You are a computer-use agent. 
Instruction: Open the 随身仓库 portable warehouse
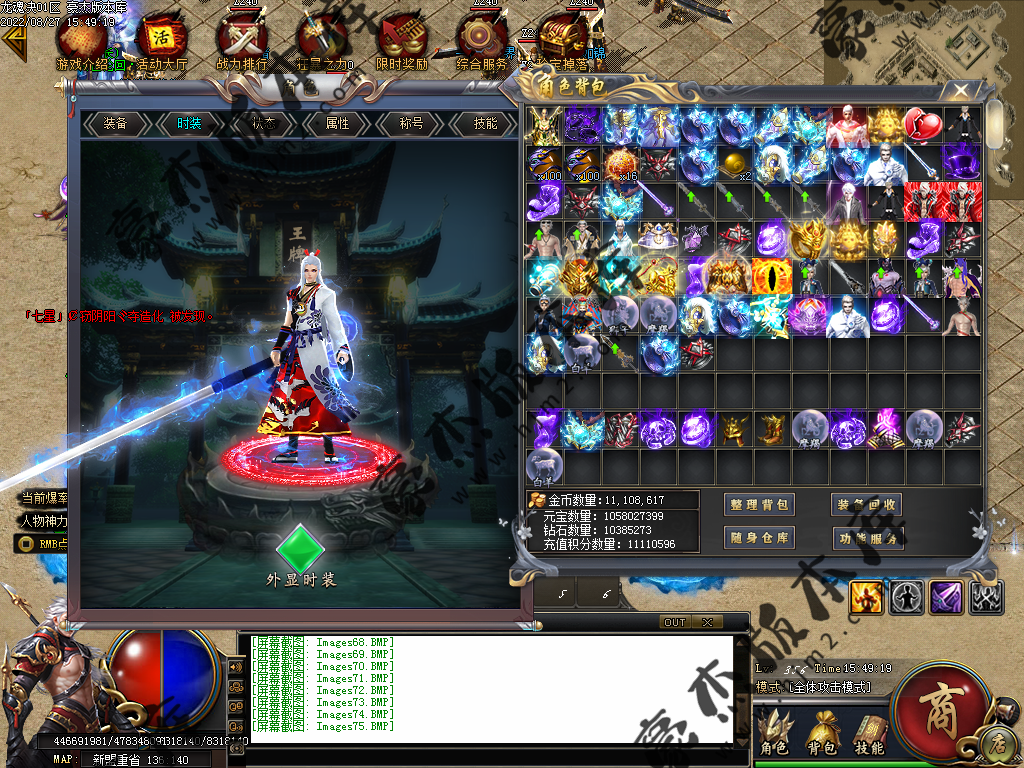[760, 538]
